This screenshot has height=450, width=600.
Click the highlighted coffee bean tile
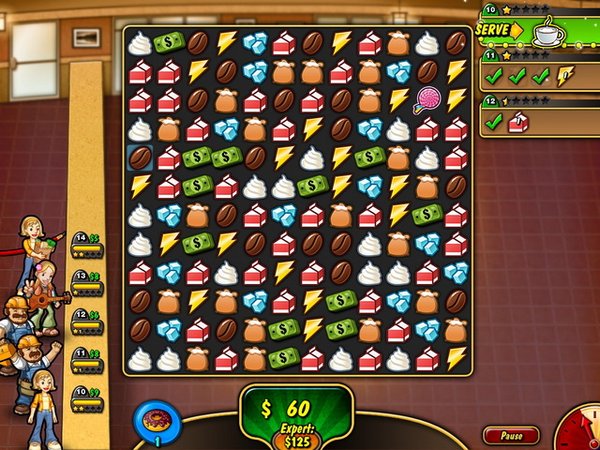(x=139, y=158)
